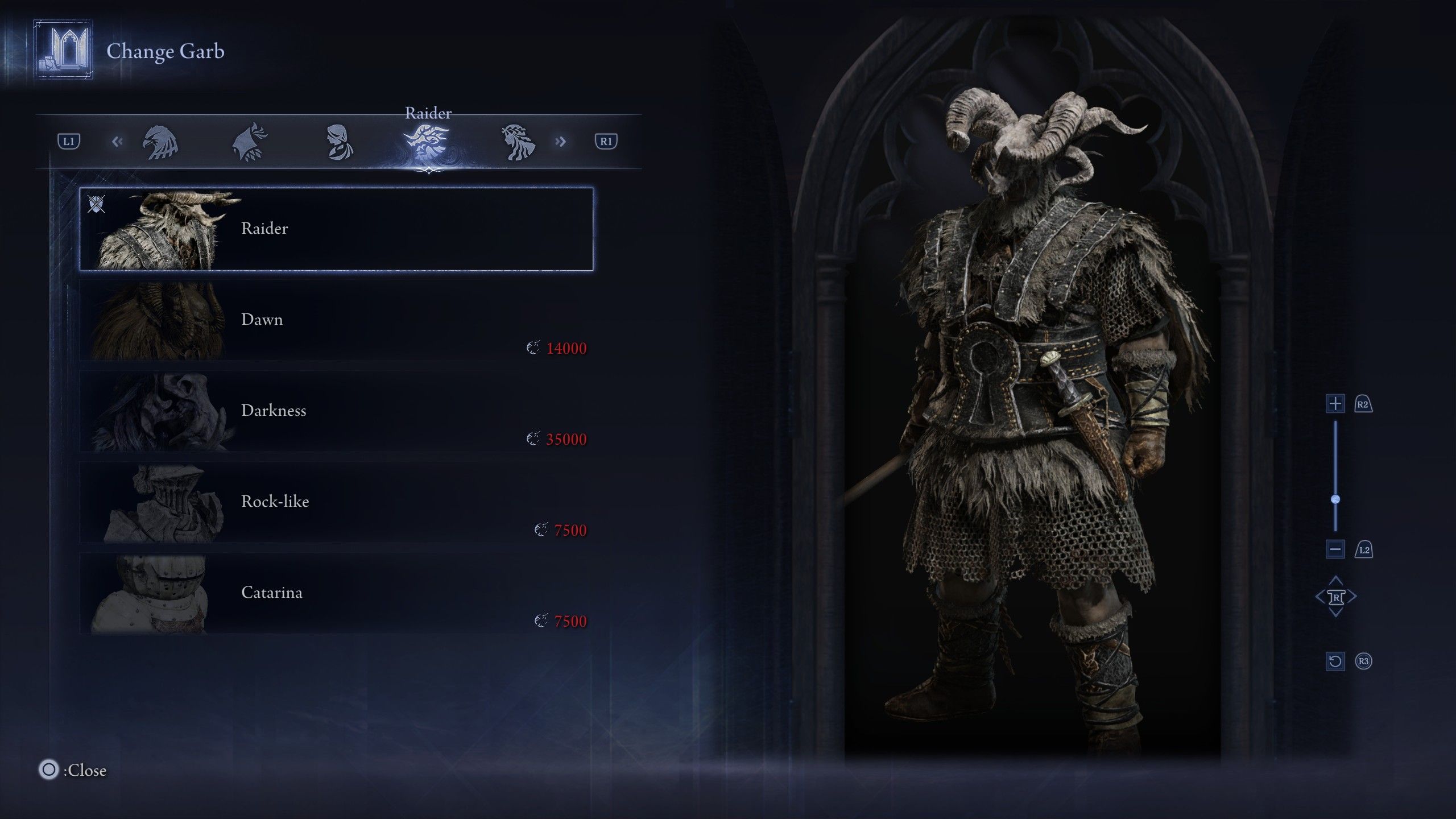
Task: Click the zoom-out minus icon
Action: pyautogui.click(x=1335, y=549)
